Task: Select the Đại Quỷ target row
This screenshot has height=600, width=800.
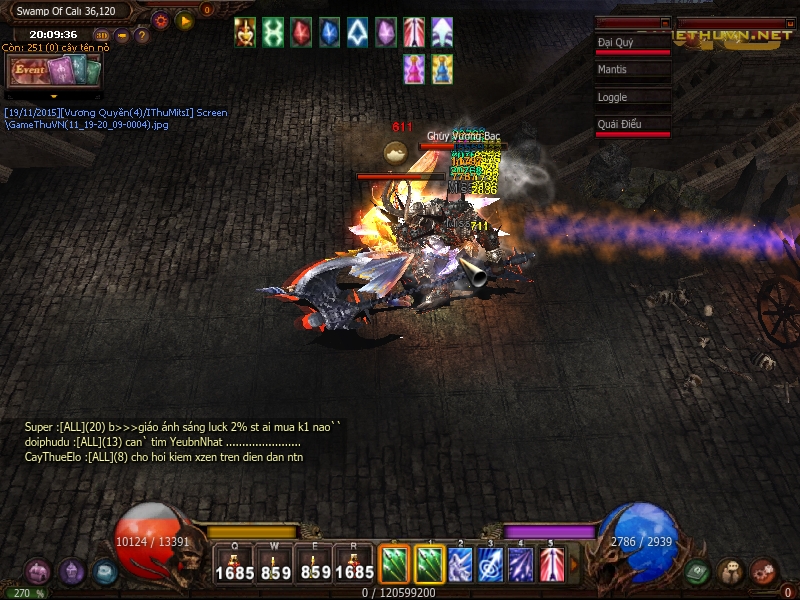Action: click(x=632, y=44)
